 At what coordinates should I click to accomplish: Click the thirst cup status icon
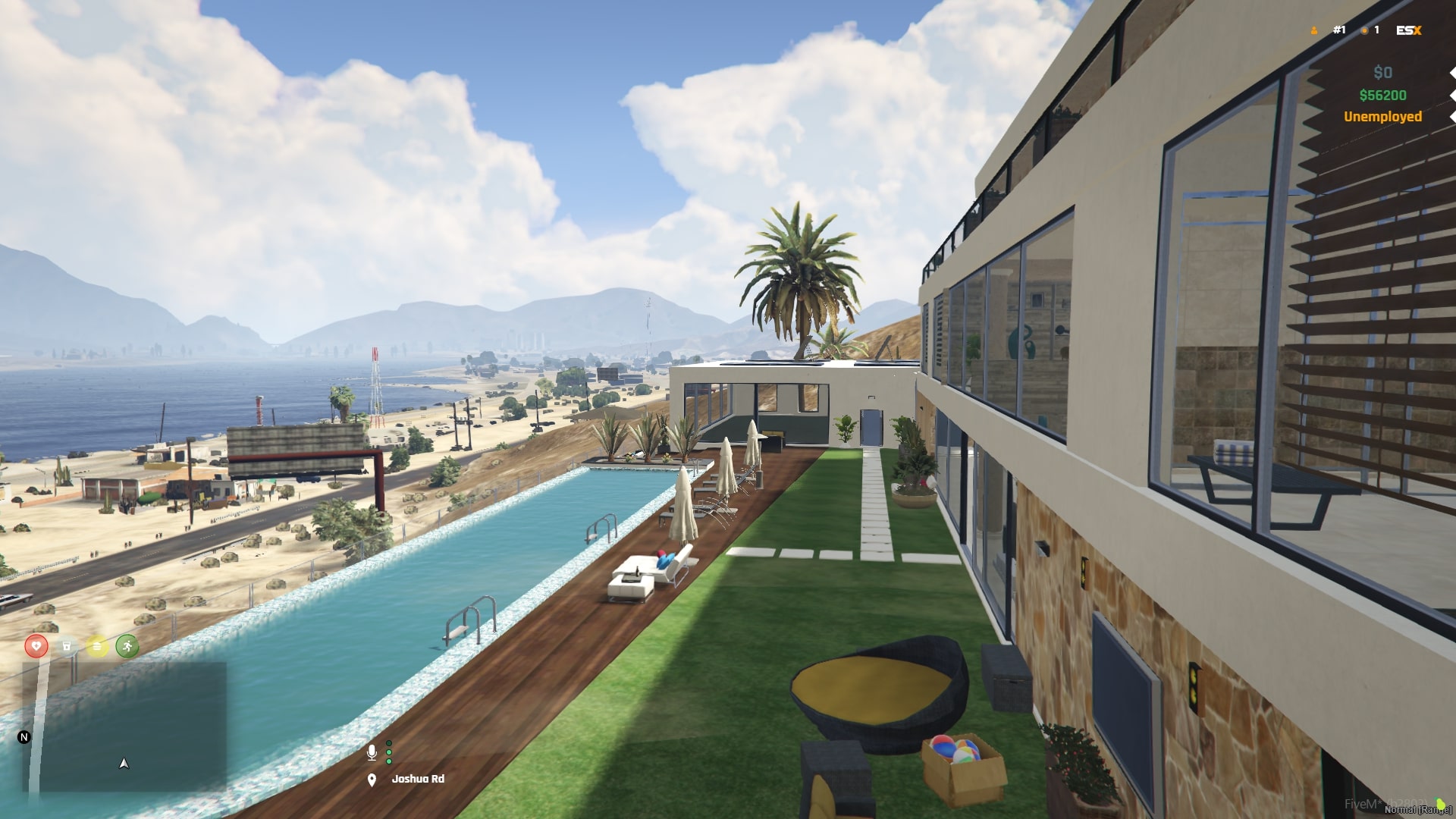click(65, 648)
